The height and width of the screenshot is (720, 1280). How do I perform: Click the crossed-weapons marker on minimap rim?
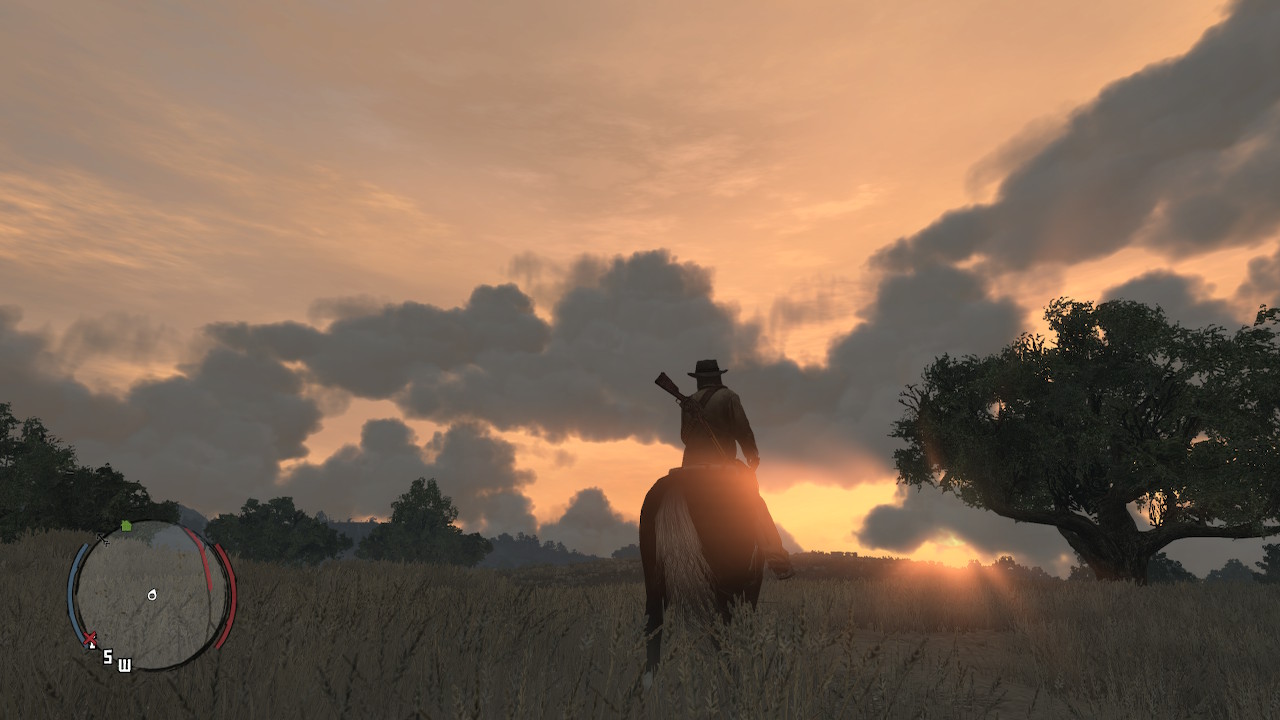103,540
